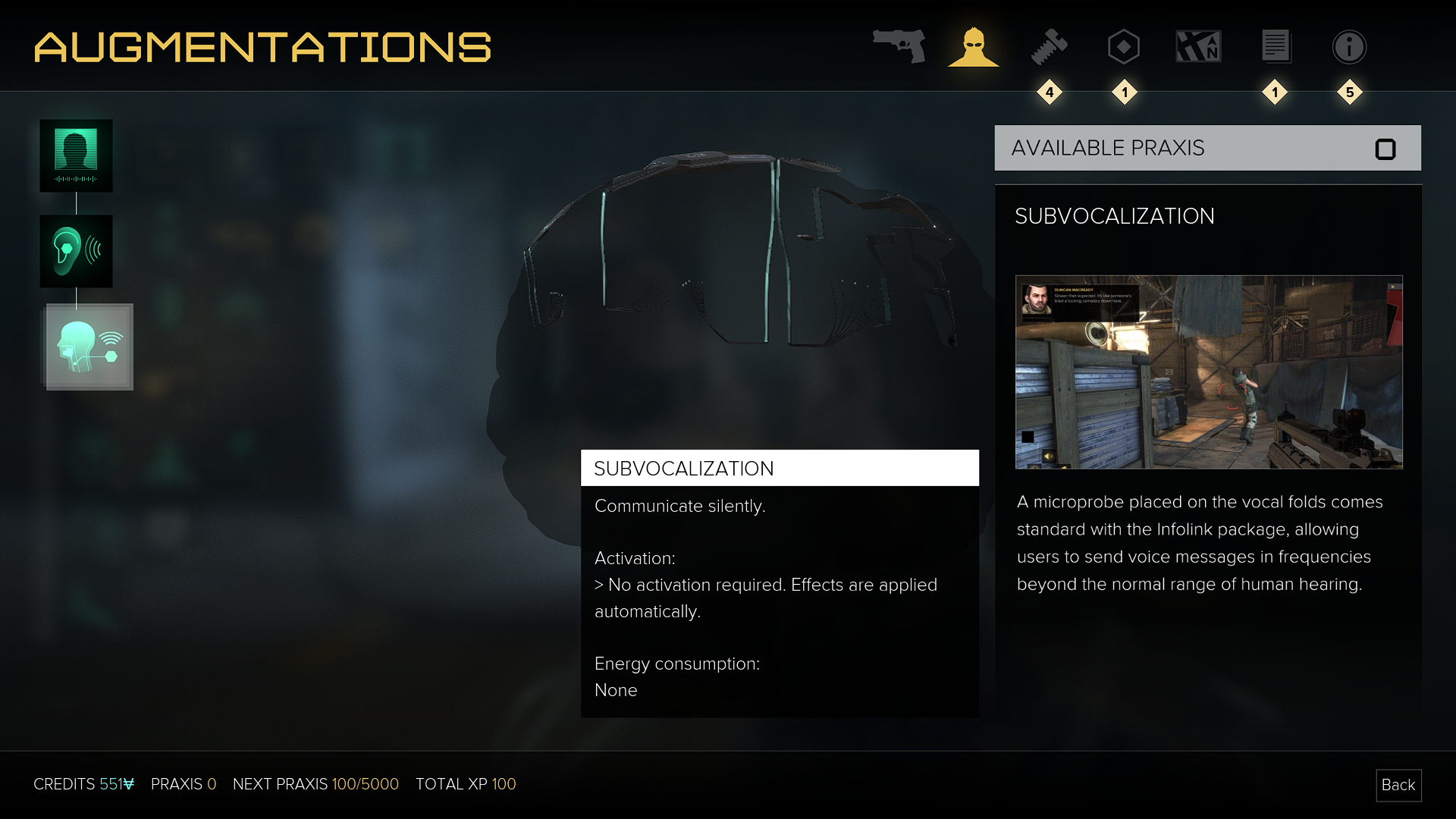This screenshot has height=819, width=1456.
Task: Click the Back button
Action: tap(1398, 785)
